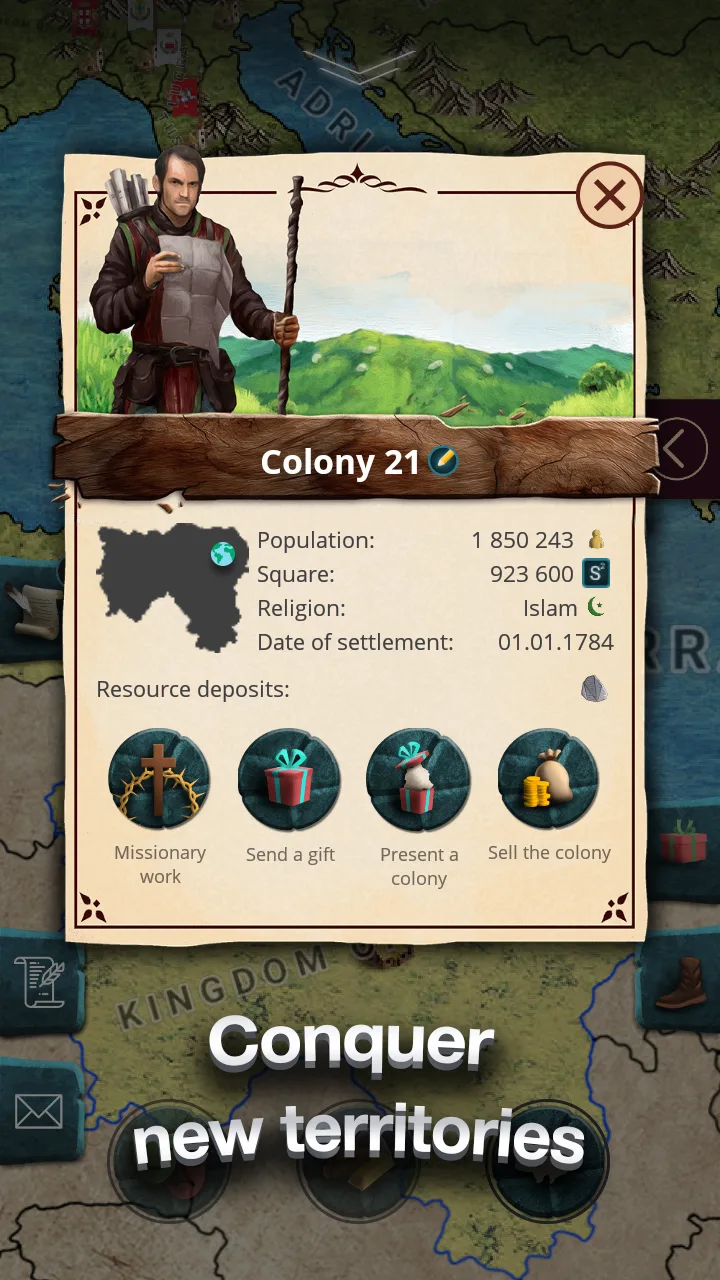Click the left arrow side tab
This screenshot has width=720, height=1280.
pos(679,448)
